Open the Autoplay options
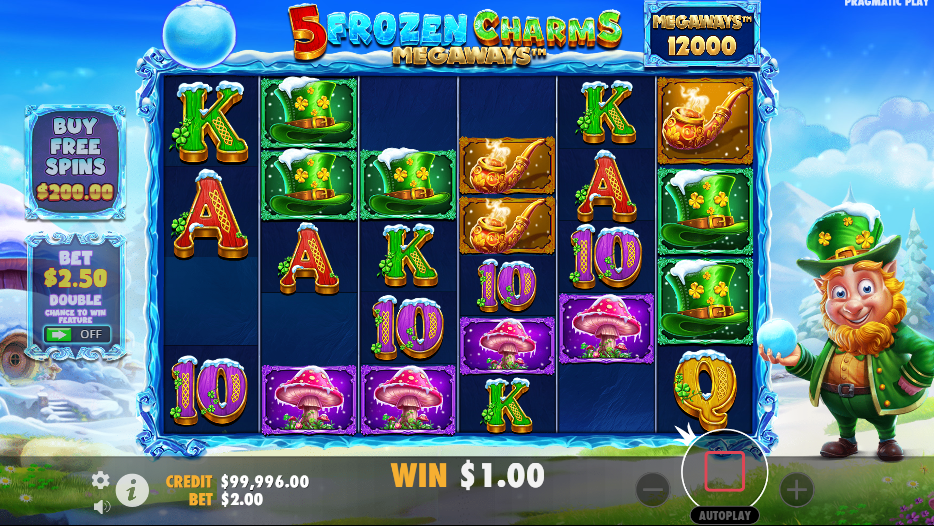This screenshot has width=934, height=526. (x=724, y=516)
